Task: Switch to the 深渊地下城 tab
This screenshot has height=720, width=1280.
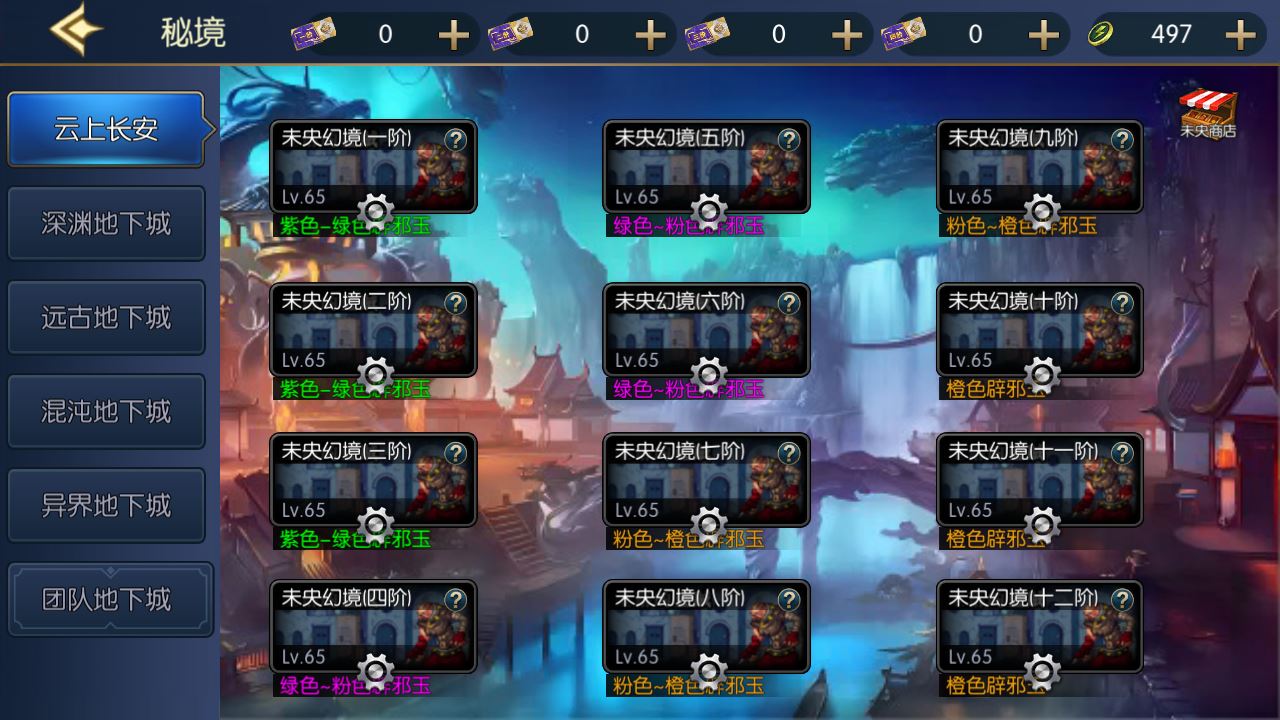Action: 107,224
